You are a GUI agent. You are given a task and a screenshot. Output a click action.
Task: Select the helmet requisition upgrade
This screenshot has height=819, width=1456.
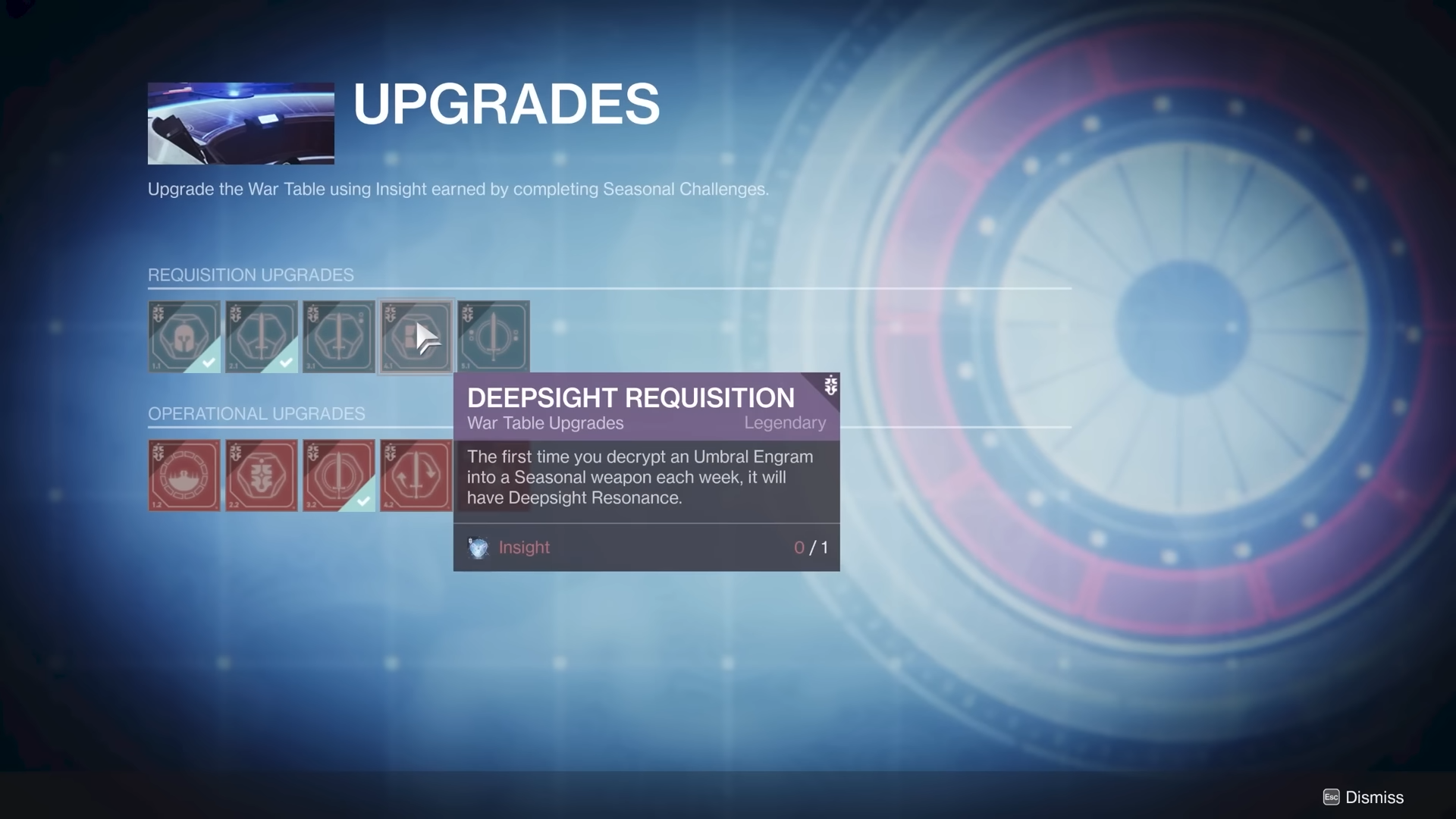184,337
